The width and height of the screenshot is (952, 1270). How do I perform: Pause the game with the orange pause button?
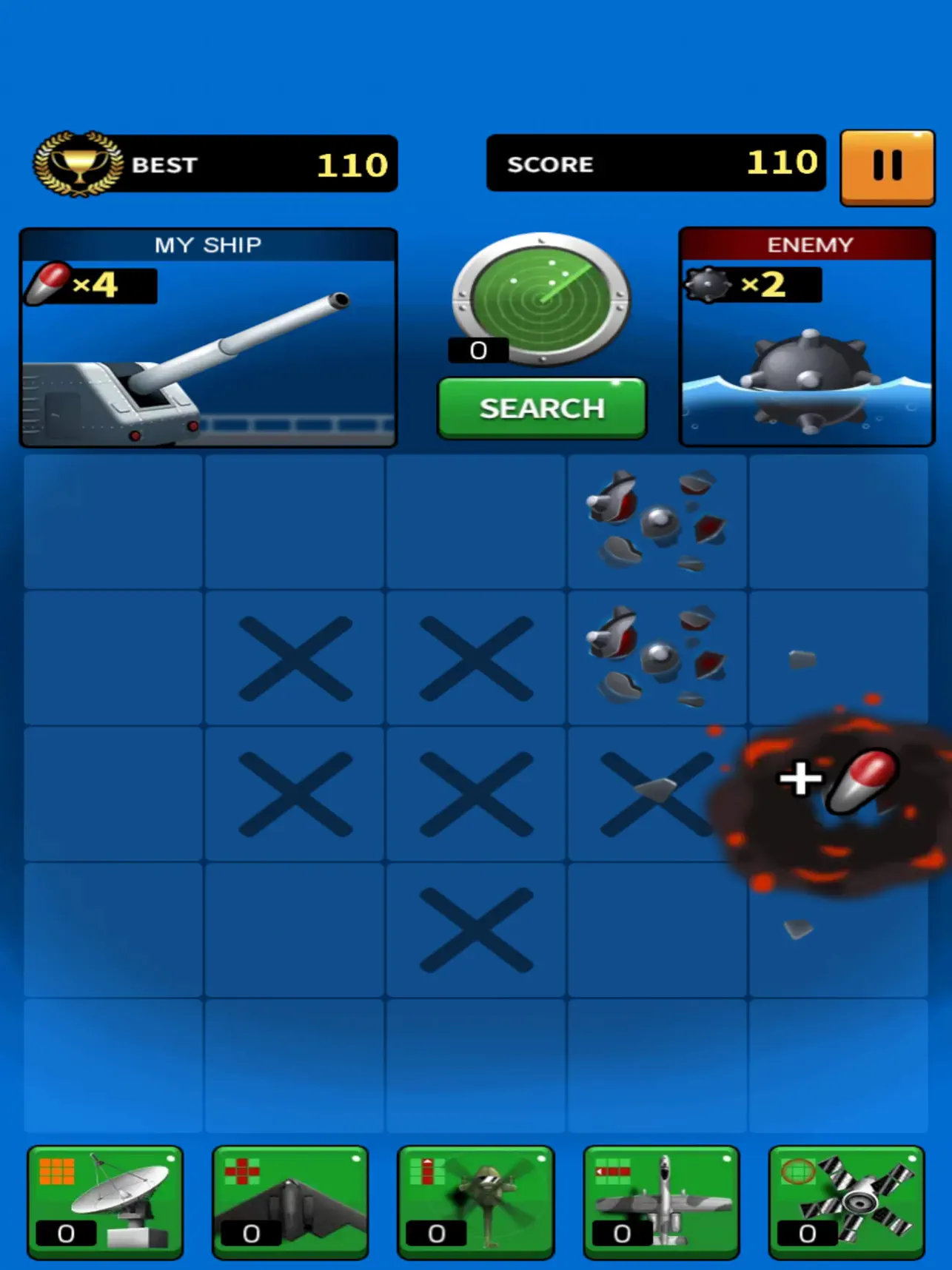tap(887, 166)
